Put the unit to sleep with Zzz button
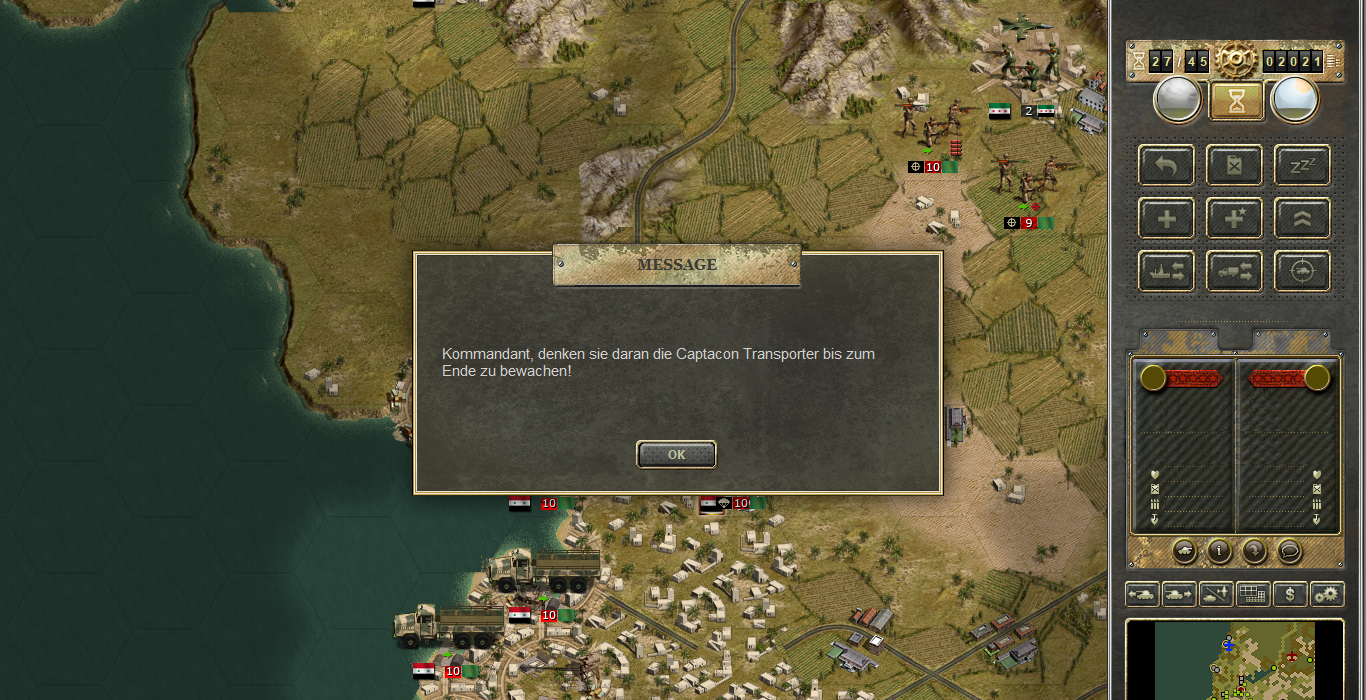This screenshot has height=700, width=1366. (1301, 165)
